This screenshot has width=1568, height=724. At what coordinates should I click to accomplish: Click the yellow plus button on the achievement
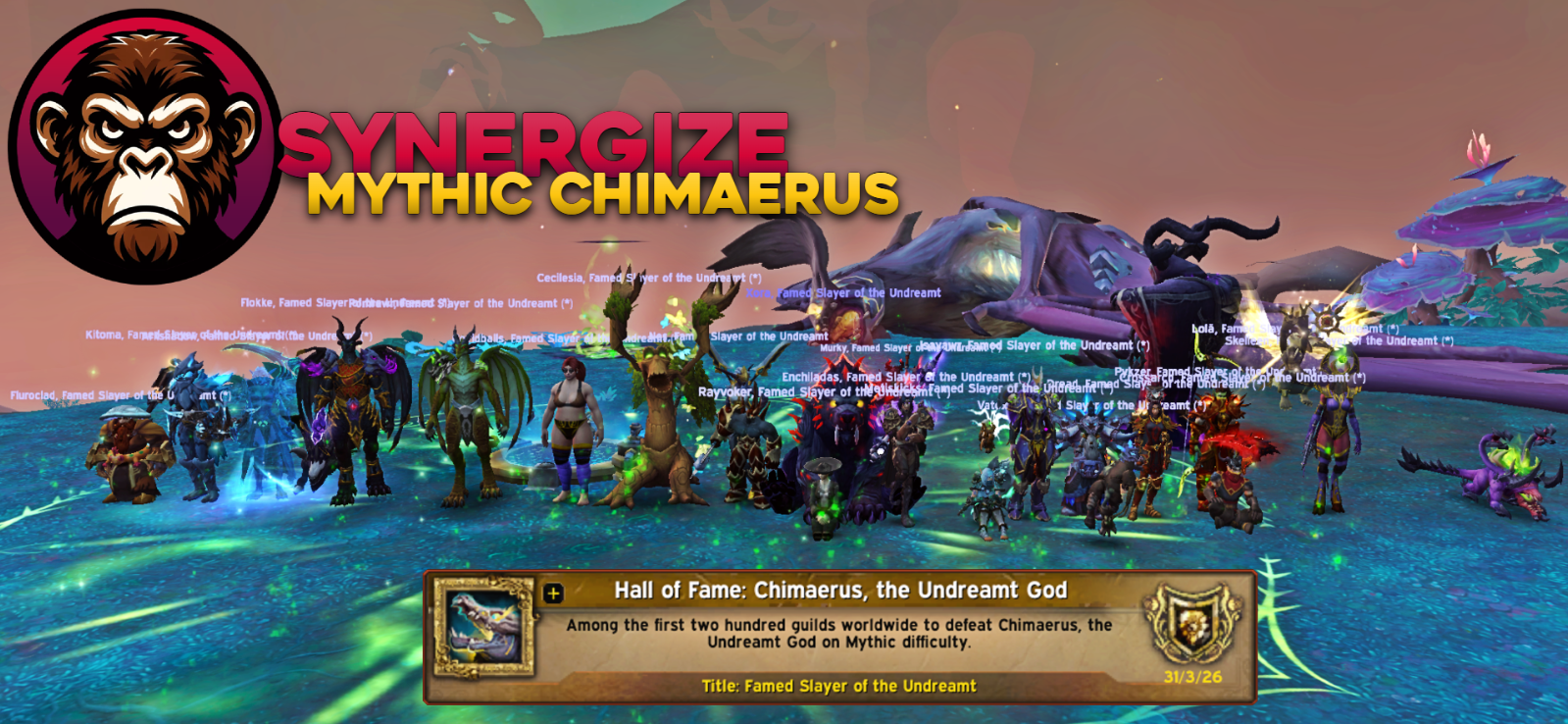[553, 593]
